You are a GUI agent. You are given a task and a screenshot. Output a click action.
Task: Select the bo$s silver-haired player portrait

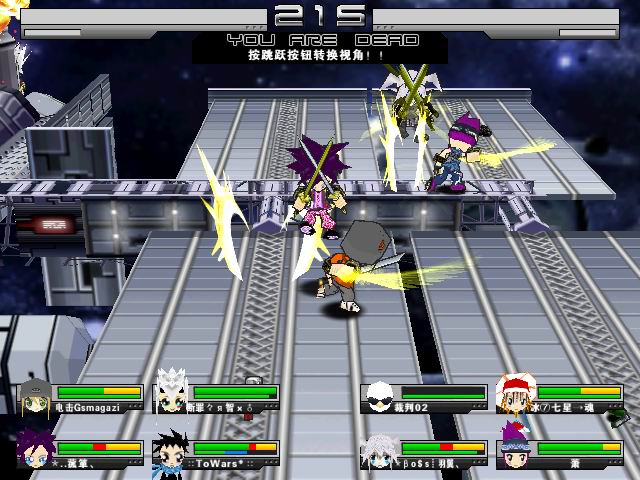379,452
